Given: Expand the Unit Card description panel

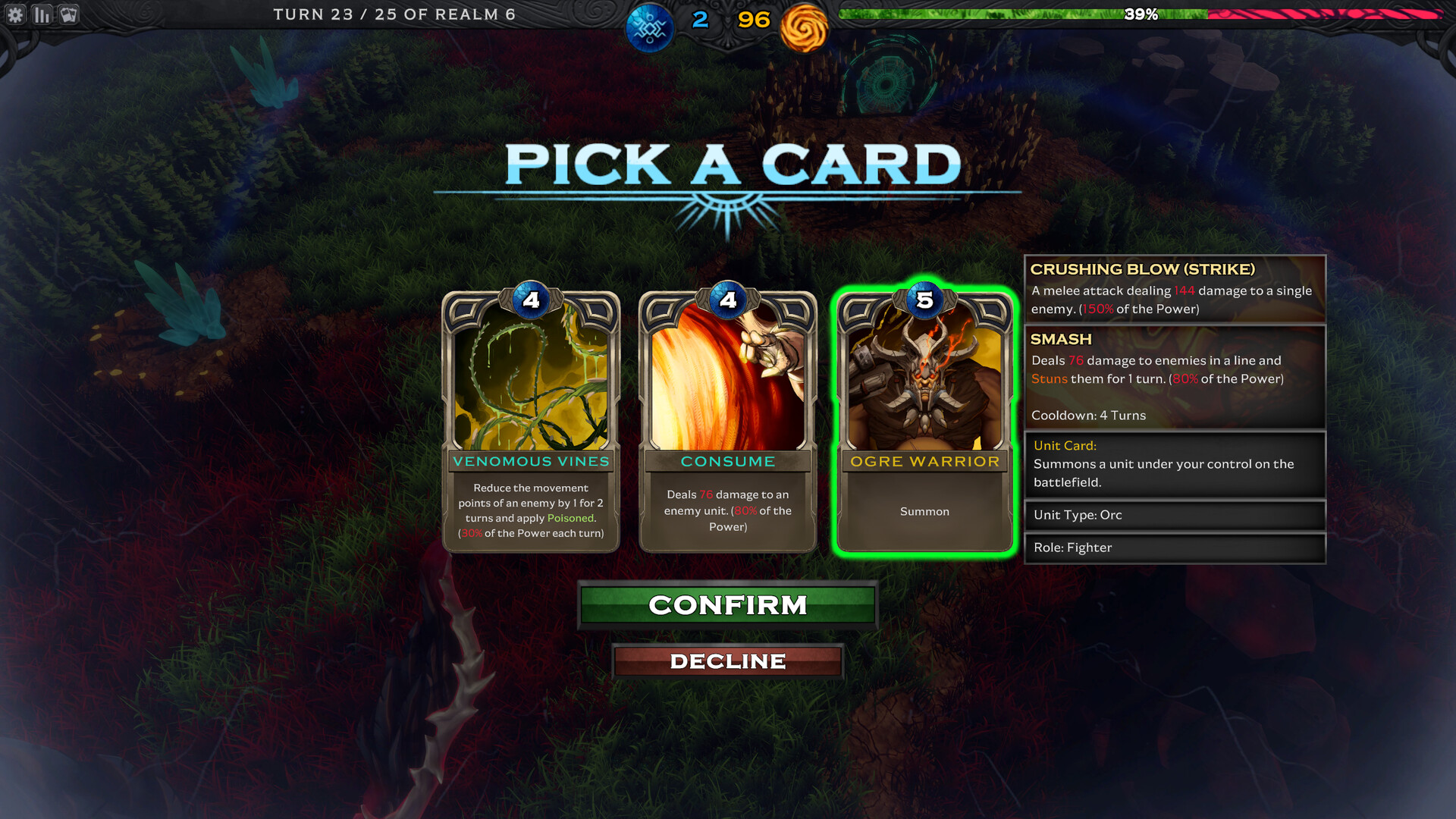Looking at the screenshot, I should point(1175,463).
